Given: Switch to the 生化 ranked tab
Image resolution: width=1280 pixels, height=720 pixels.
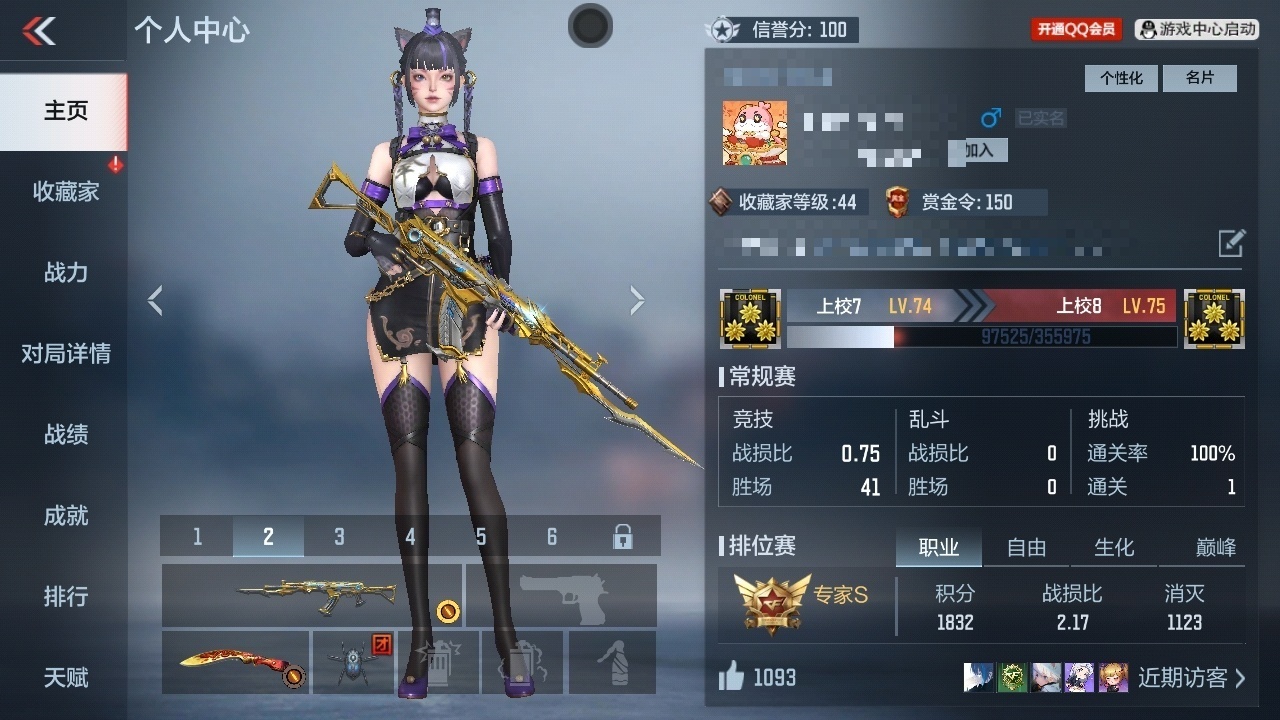Looking at the screenshot, I should pos(1113,547).
